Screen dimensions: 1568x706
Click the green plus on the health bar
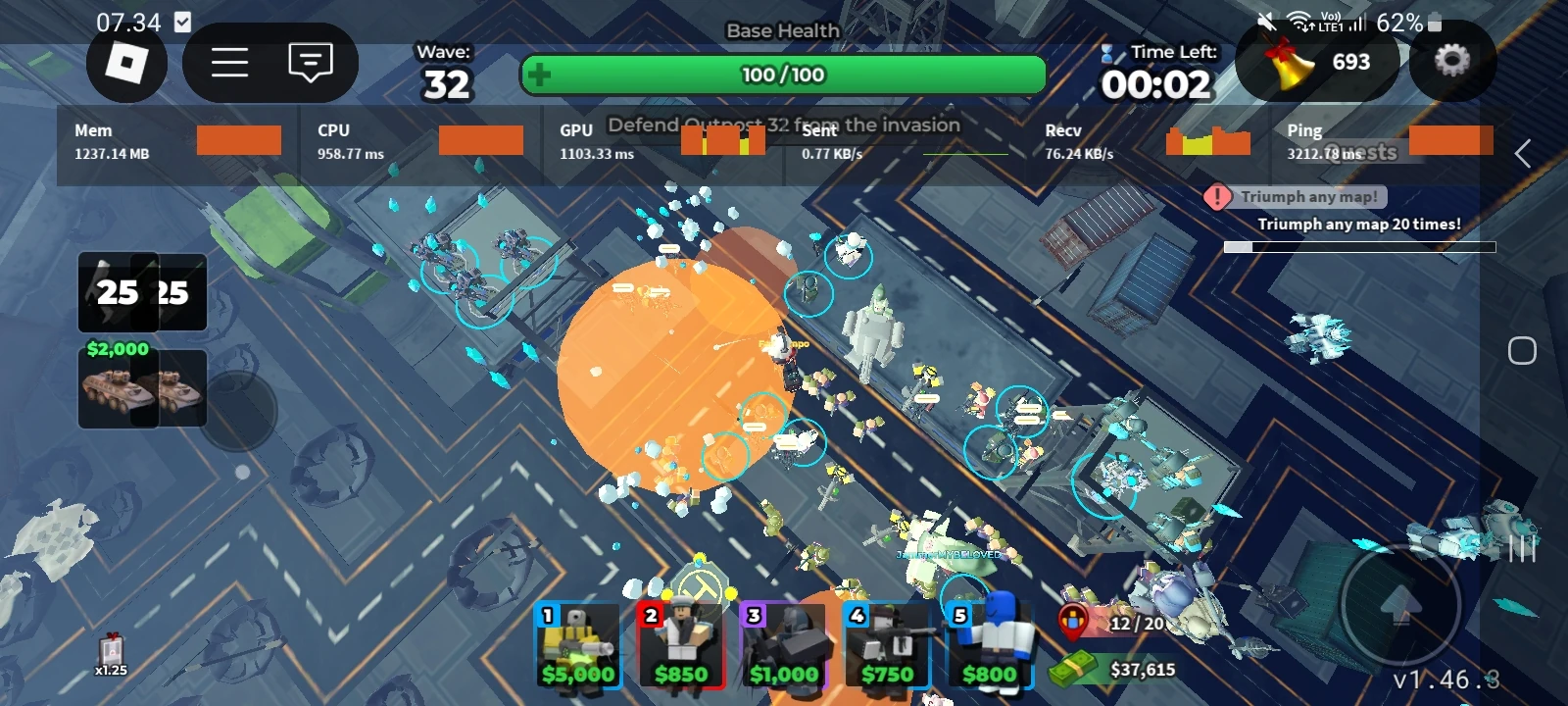click(540, 74)
